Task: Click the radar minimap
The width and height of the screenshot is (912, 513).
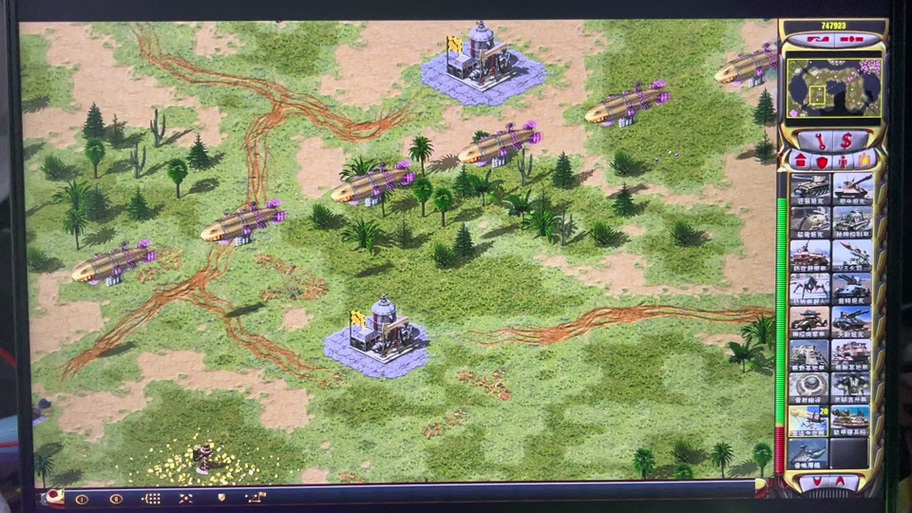Action: 833,90
